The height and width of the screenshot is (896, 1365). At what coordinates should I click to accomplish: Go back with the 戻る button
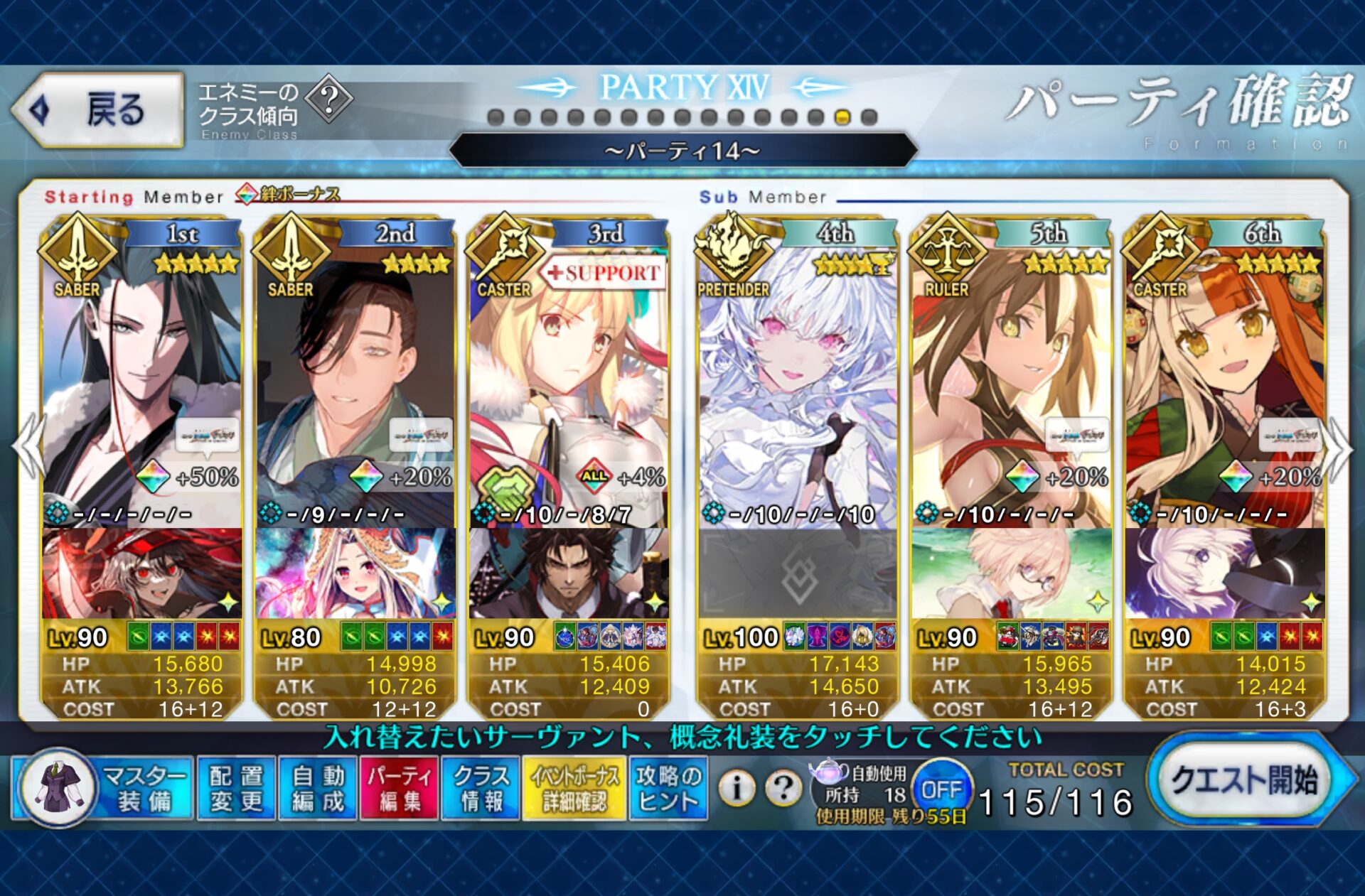tap(100, 110)
